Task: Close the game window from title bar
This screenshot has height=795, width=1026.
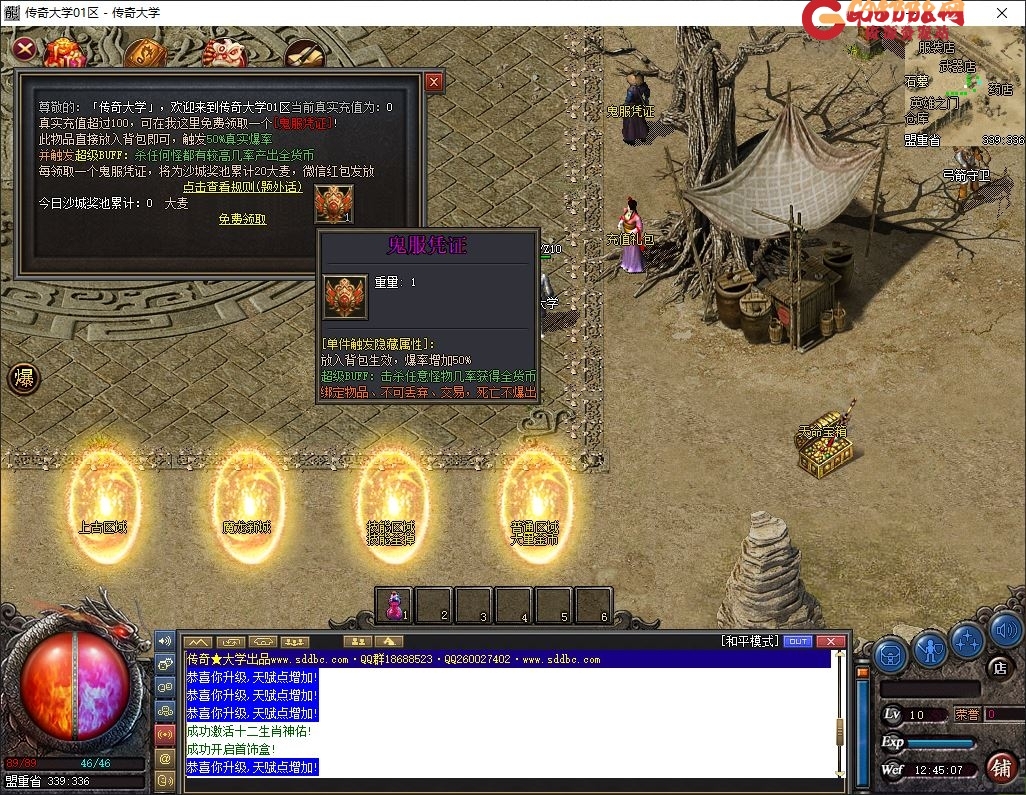Action: (1001, 13)
